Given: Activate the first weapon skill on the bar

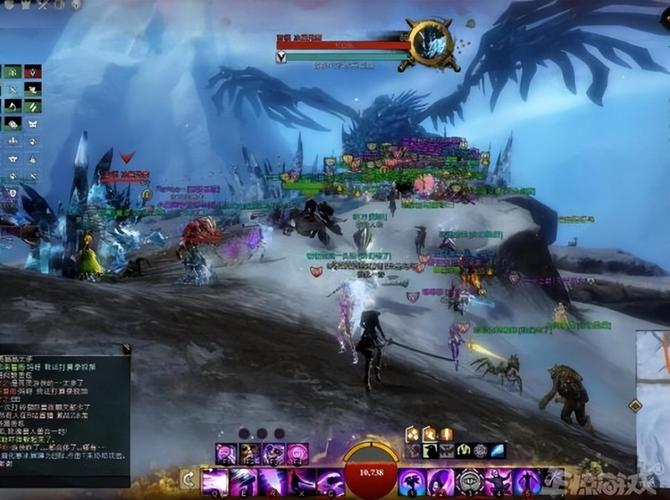Looking at the screenshot, I should point(214,481).
